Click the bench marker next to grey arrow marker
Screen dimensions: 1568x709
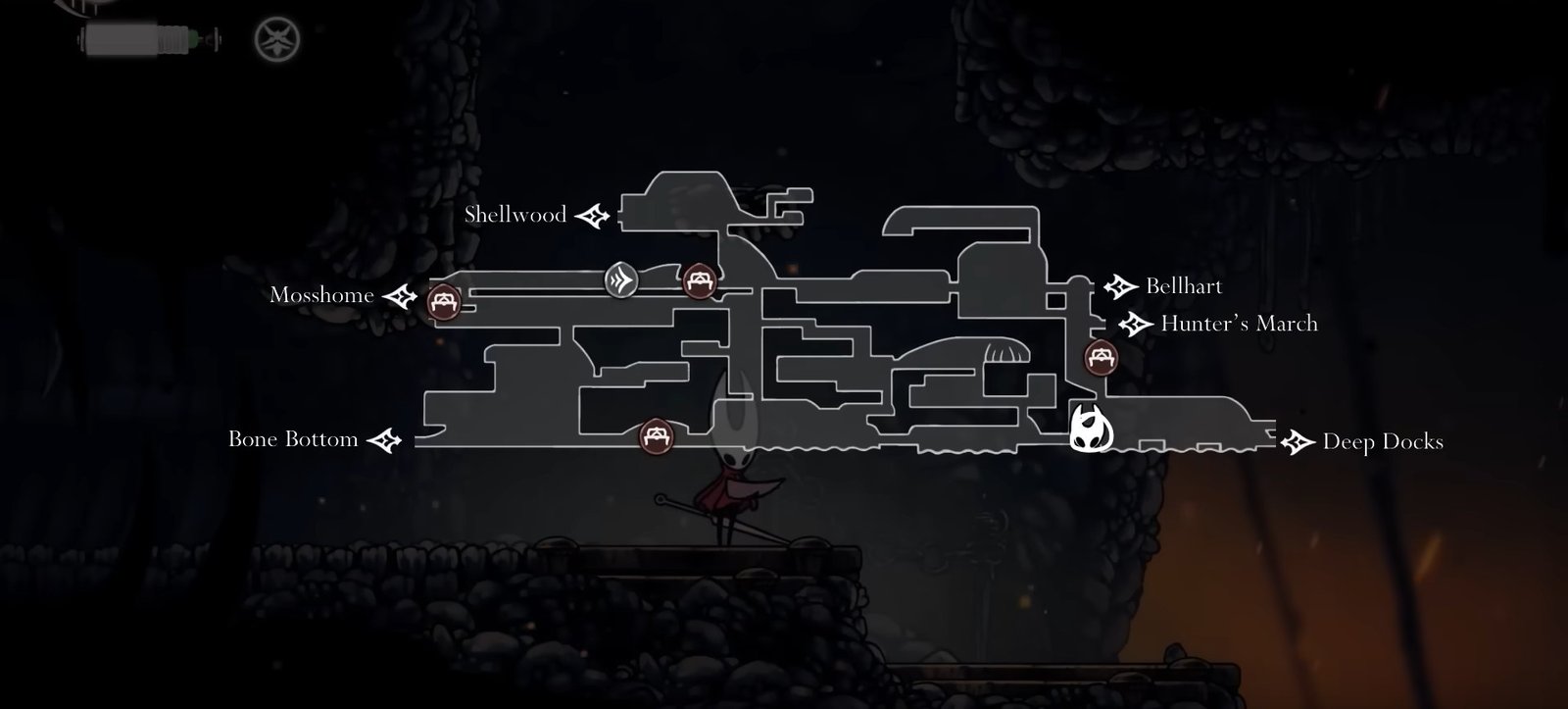(x=700, y=281)
